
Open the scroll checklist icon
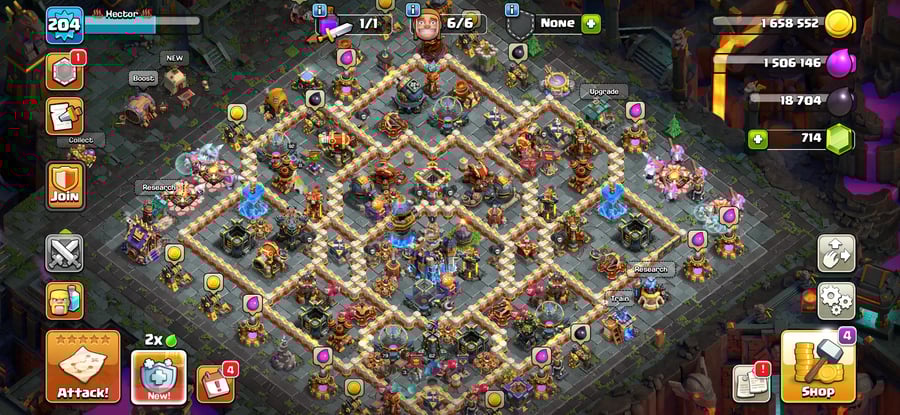[64, 116]
